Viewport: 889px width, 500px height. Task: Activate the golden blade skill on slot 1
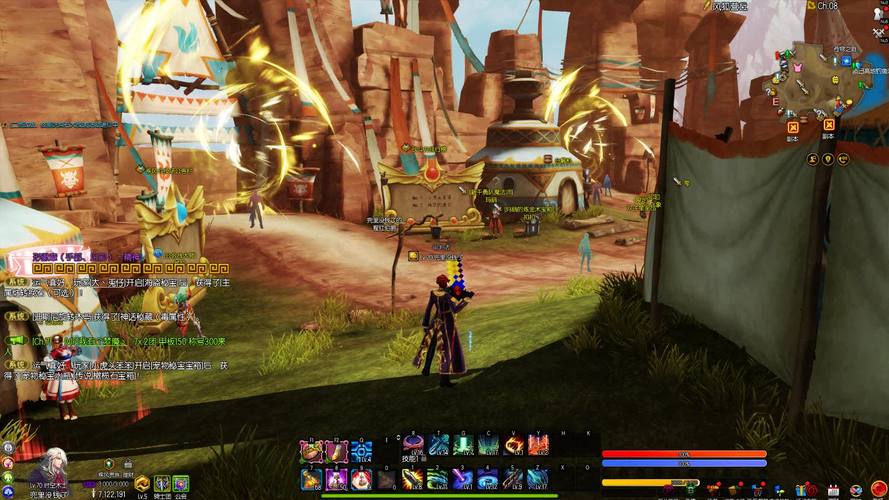point(412,479)
